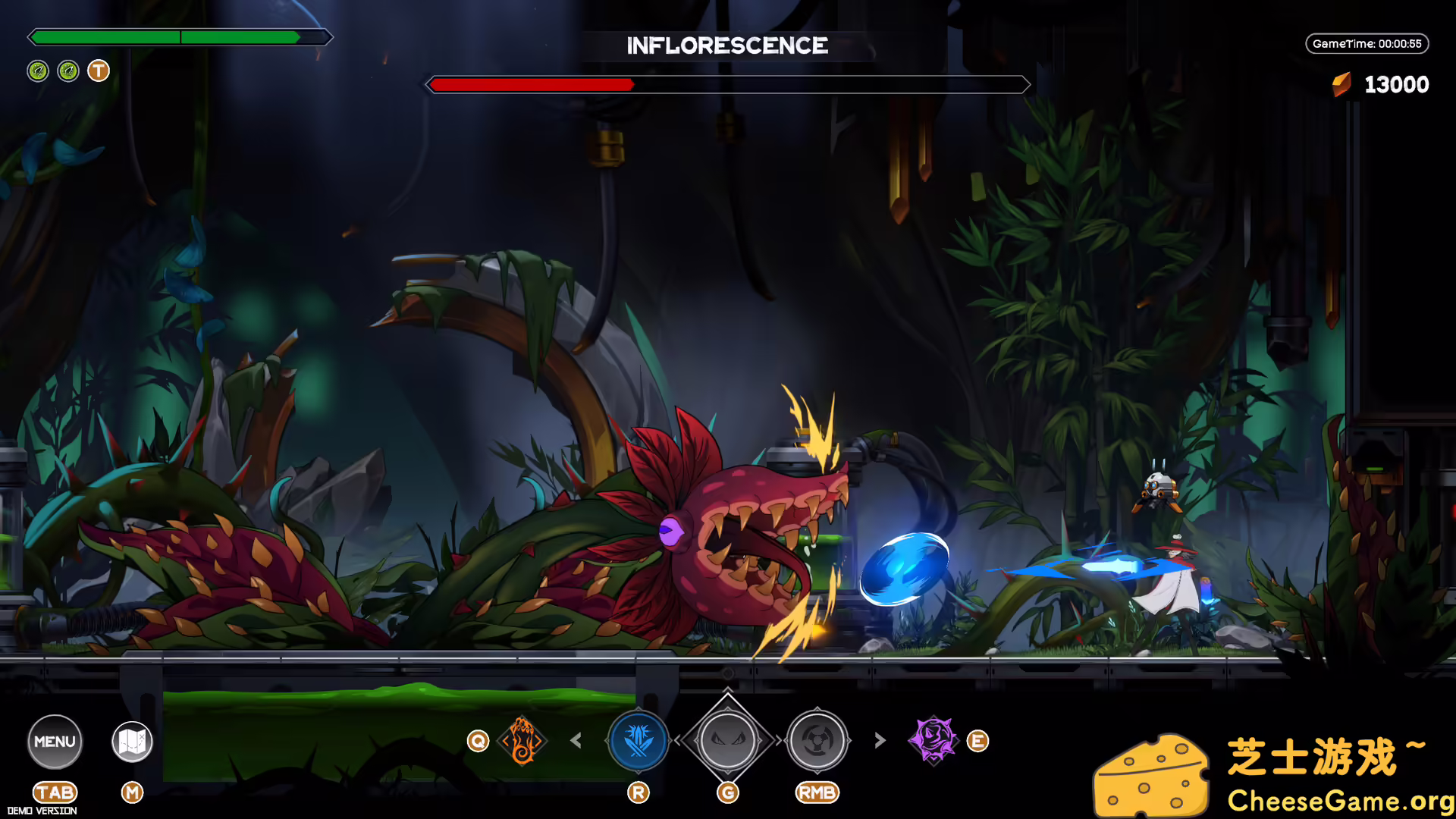The image size is (1456, 819).
Task: Open the MENU button
Action: click(55, 741)
